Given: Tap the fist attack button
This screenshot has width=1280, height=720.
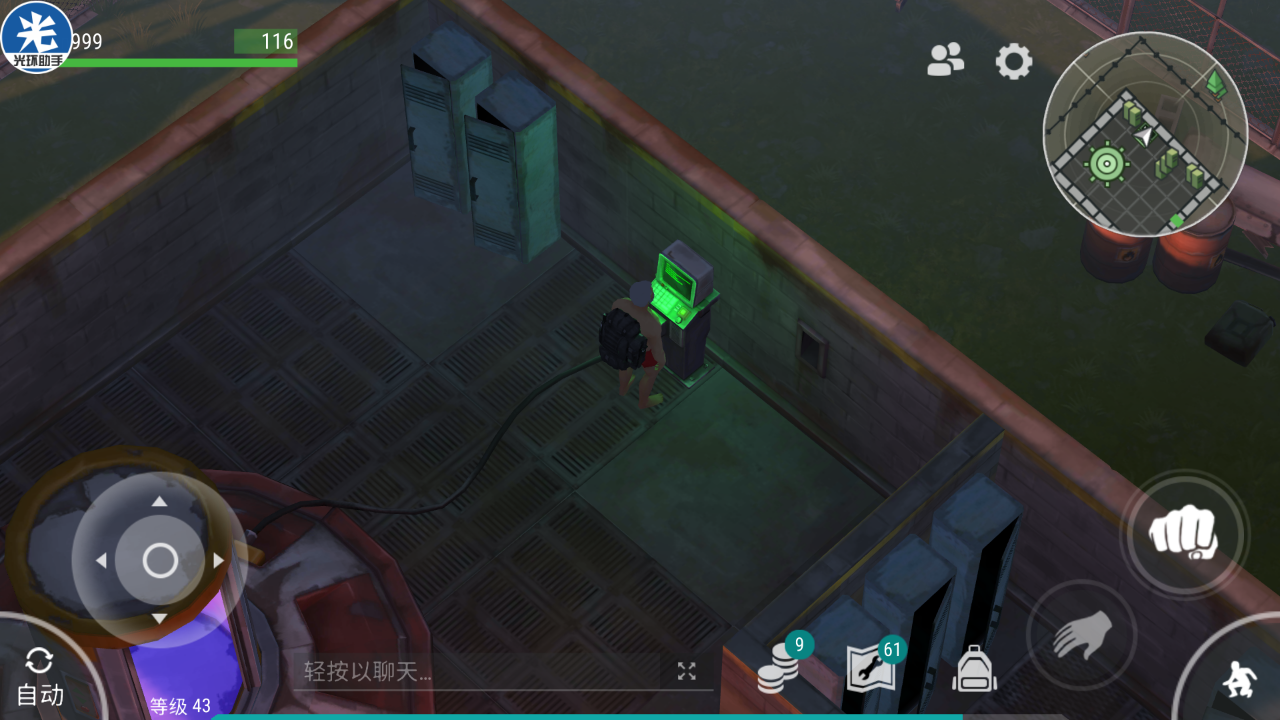Looking at the screenshot, I should [x=1183, y=533].
